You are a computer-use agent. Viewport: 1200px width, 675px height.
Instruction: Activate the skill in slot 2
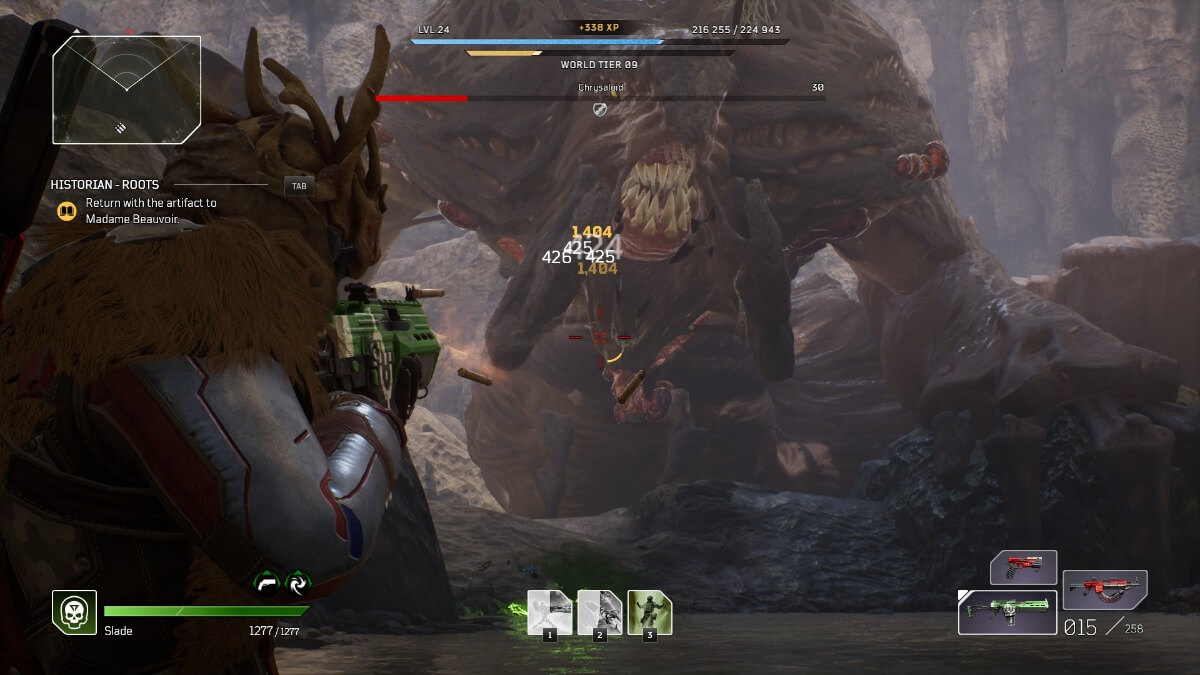coord(600,612)
